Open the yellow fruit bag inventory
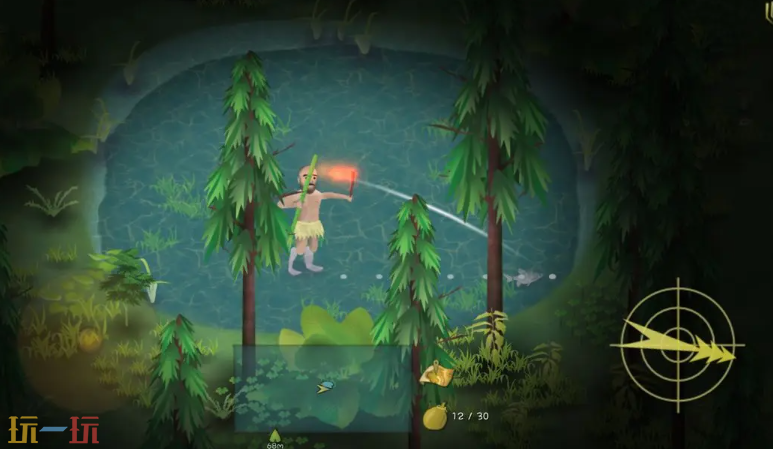Image resolution: width=773 pixels, height=449 pixels. click(x=435, y=415)
